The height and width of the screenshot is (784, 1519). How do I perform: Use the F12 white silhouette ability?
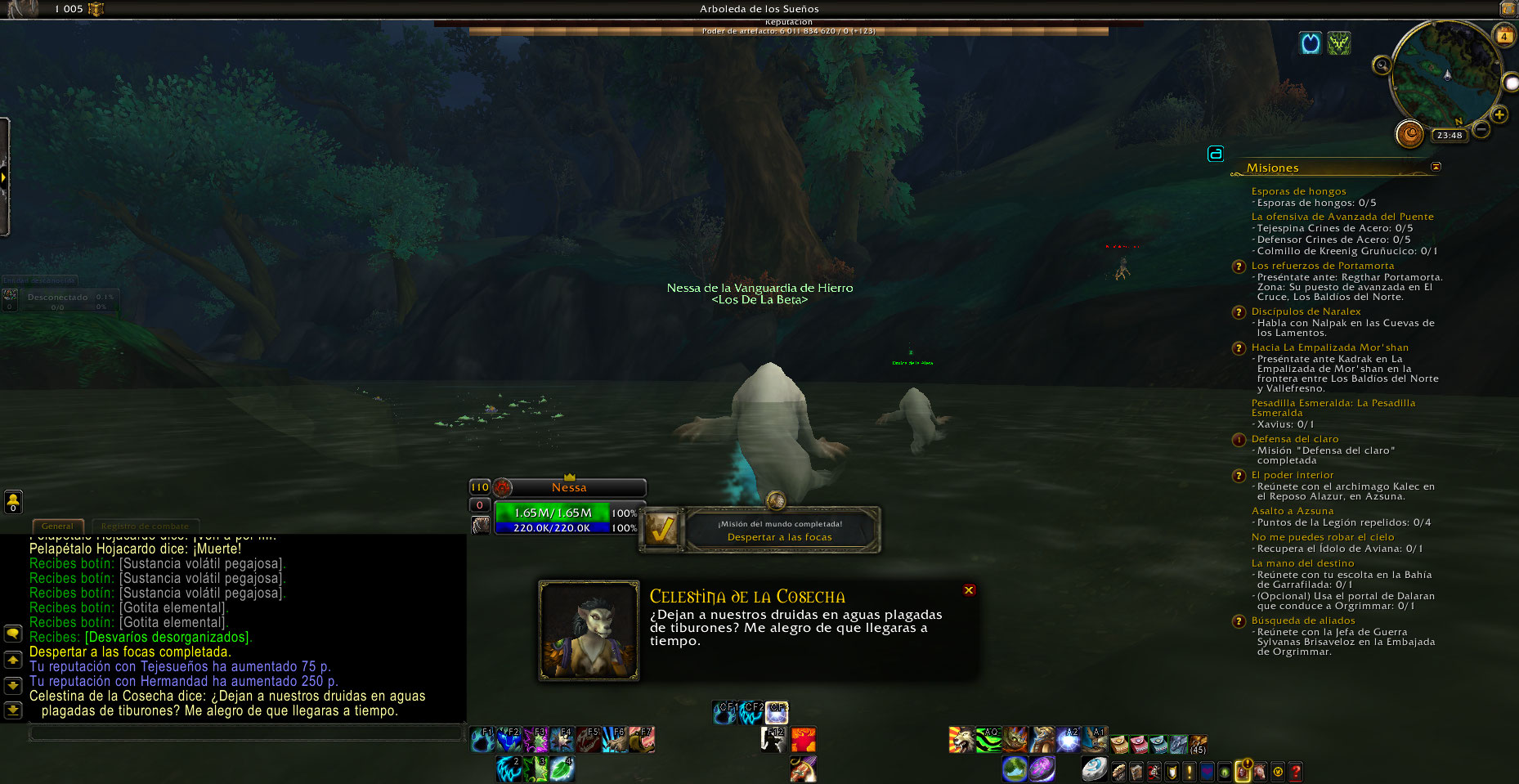[x=773, y=740]
